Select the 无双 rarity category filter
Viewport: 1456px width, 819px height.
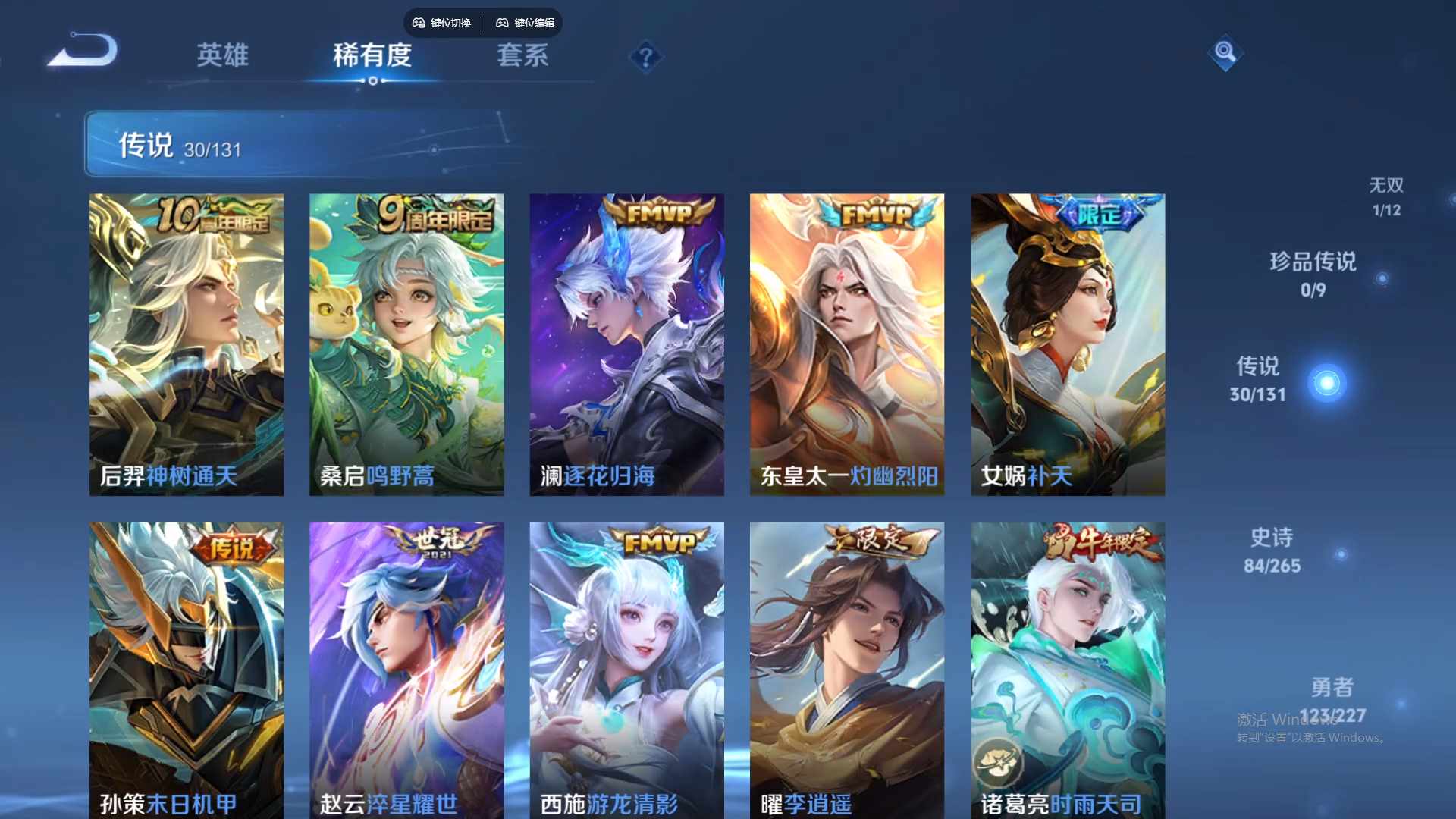(1388, 196)
